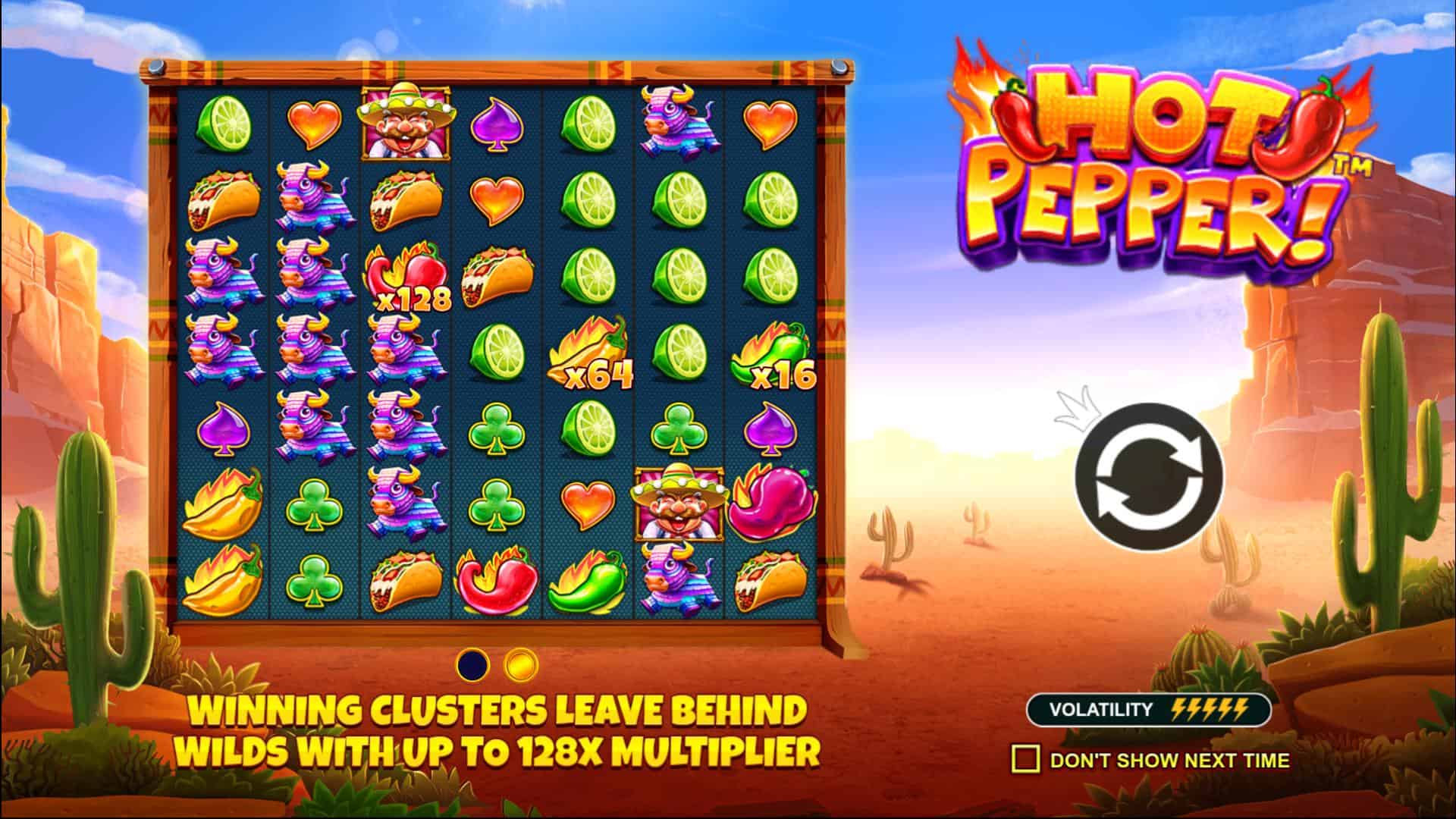Select the yellow carousel navigation dot
This screenshot has height=819, width=1456.
coord(521,663)
